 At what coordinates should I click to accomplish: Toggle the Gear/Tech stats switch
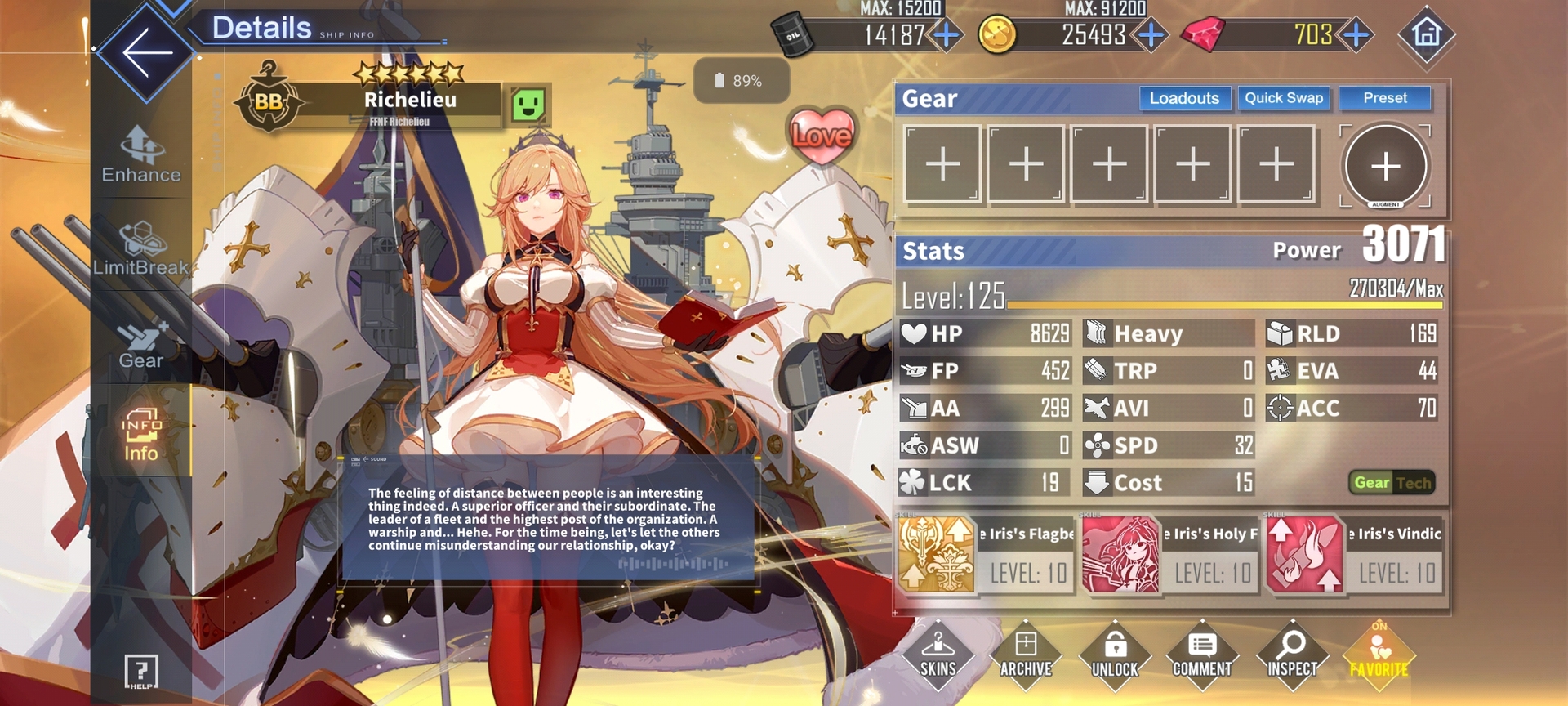pyautogui.click(x=1392, y=483)
